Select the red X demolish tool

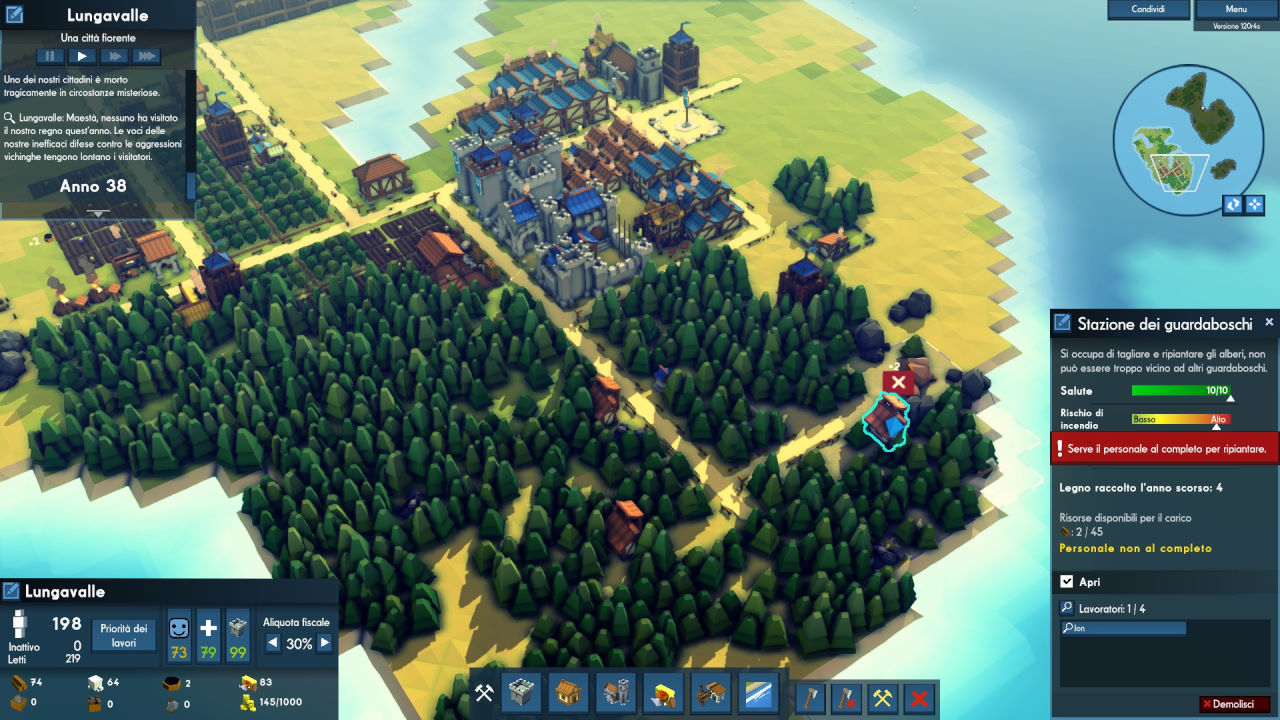[918, 697]
